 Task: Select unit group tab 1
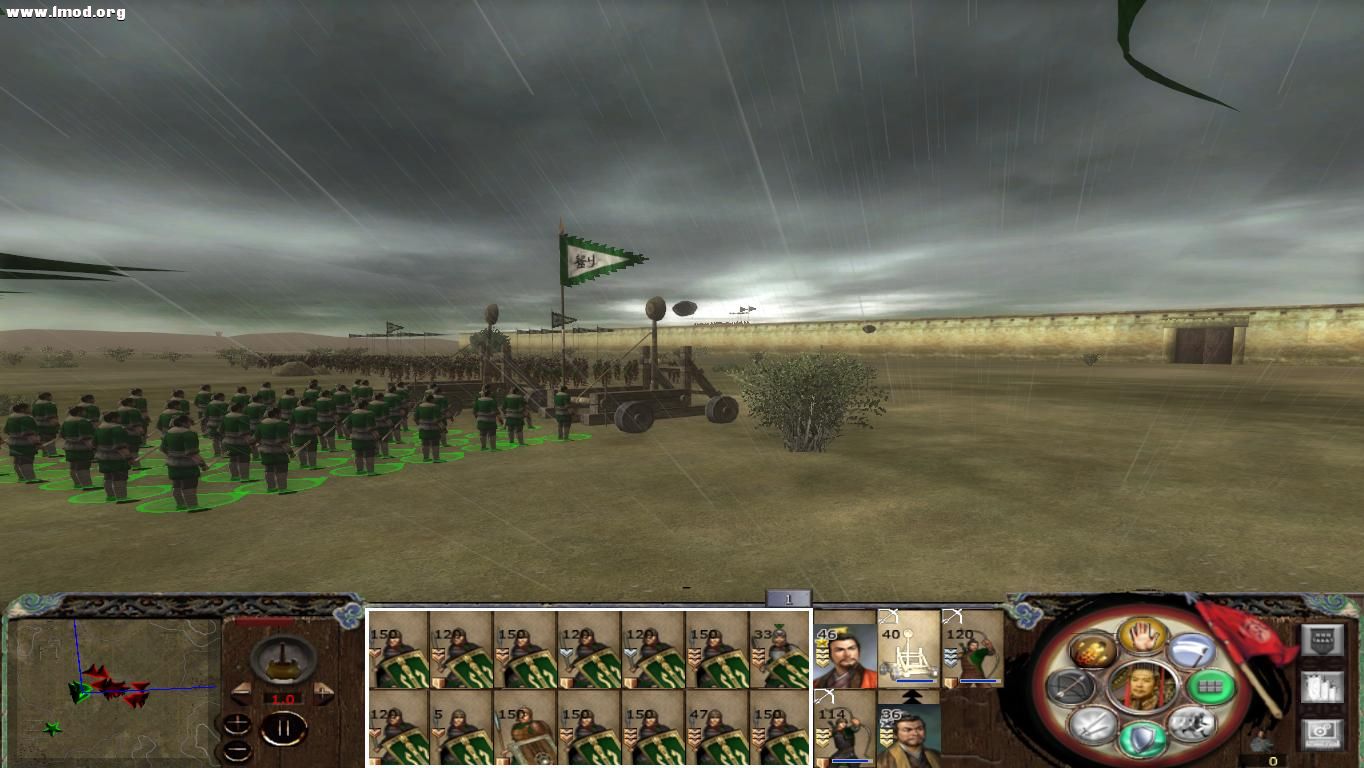(788, 597)
